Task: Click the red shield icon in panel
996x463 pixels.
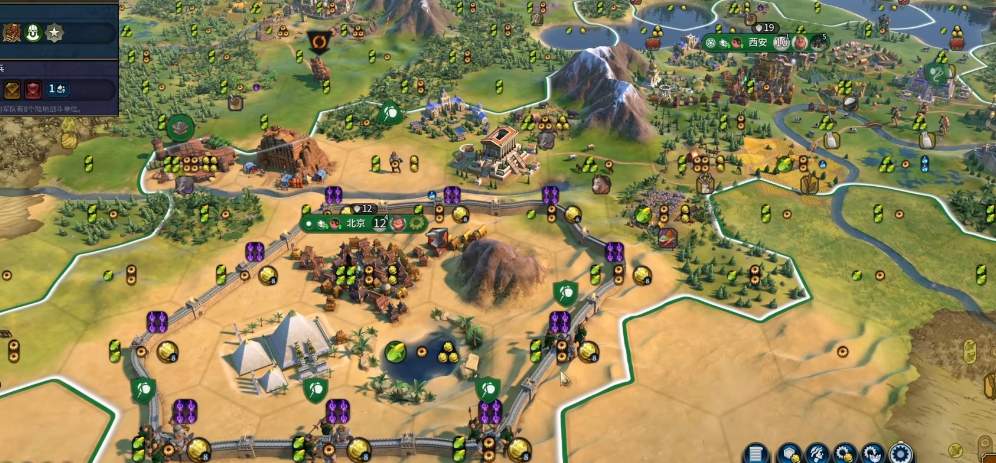Action: [33, 89]
